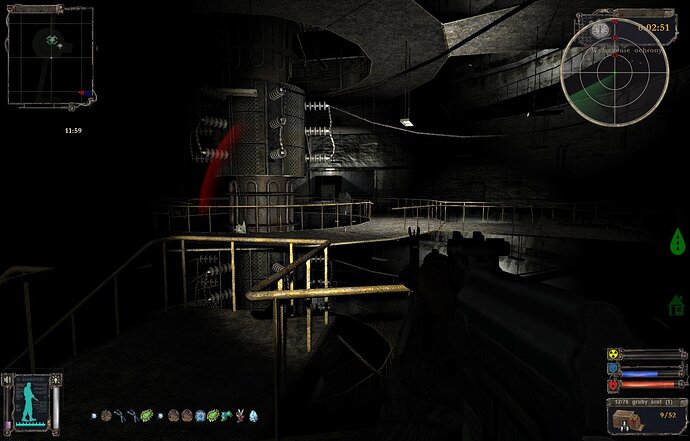Pick the round blue artifact on belt
The height and width of the screenshot is (441, 690).
coord(199,415)
